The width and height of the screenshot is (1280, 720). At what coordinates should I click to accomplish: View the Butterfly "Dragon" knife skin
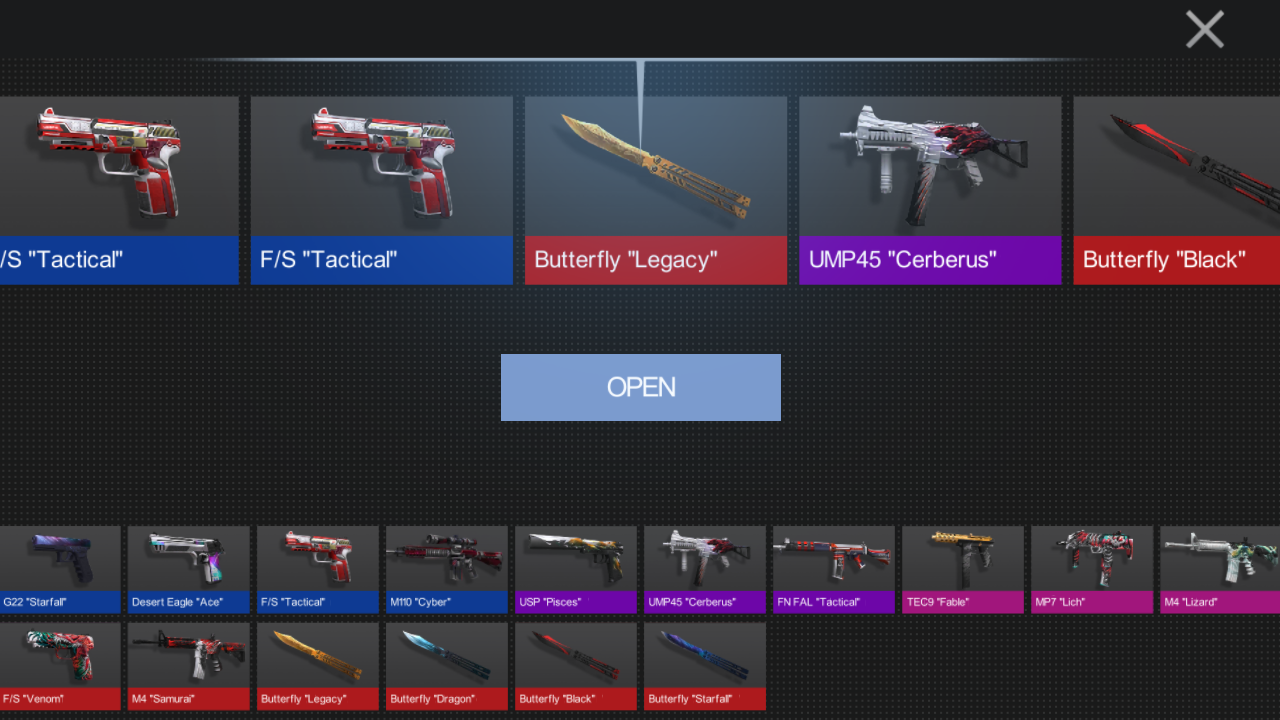447,665
